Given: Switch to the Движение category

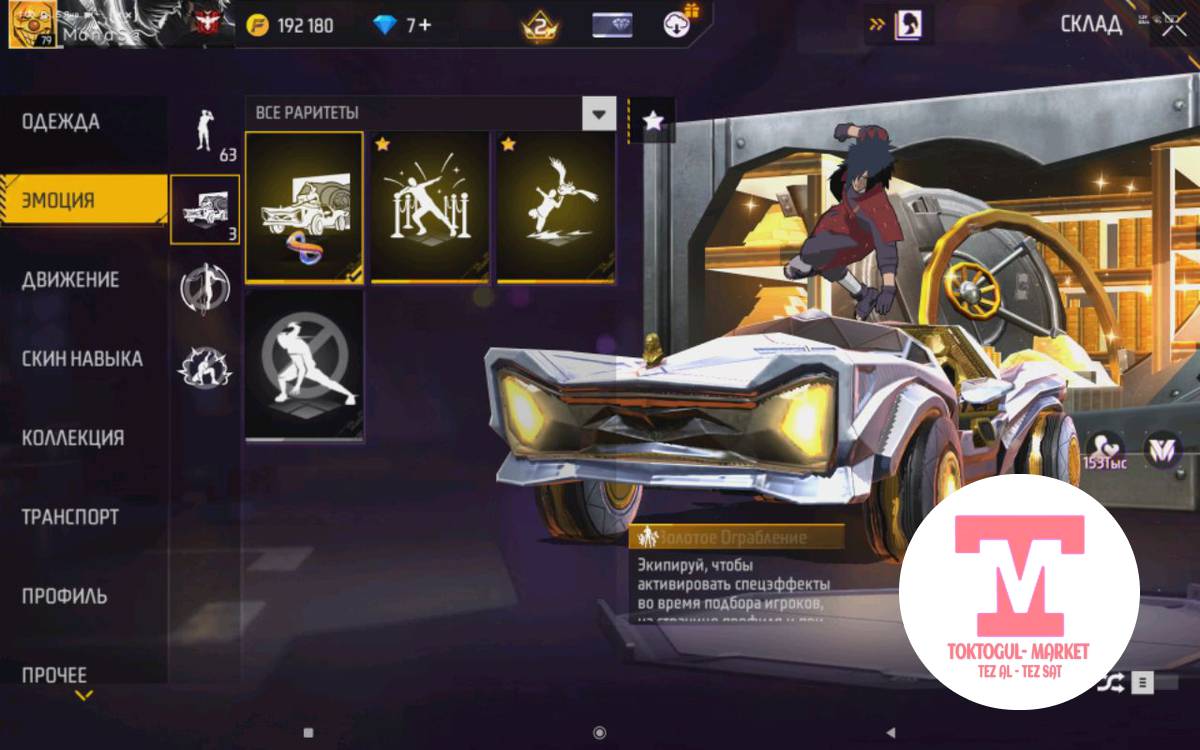Looking at the screenshot, I should coord(71,280).
